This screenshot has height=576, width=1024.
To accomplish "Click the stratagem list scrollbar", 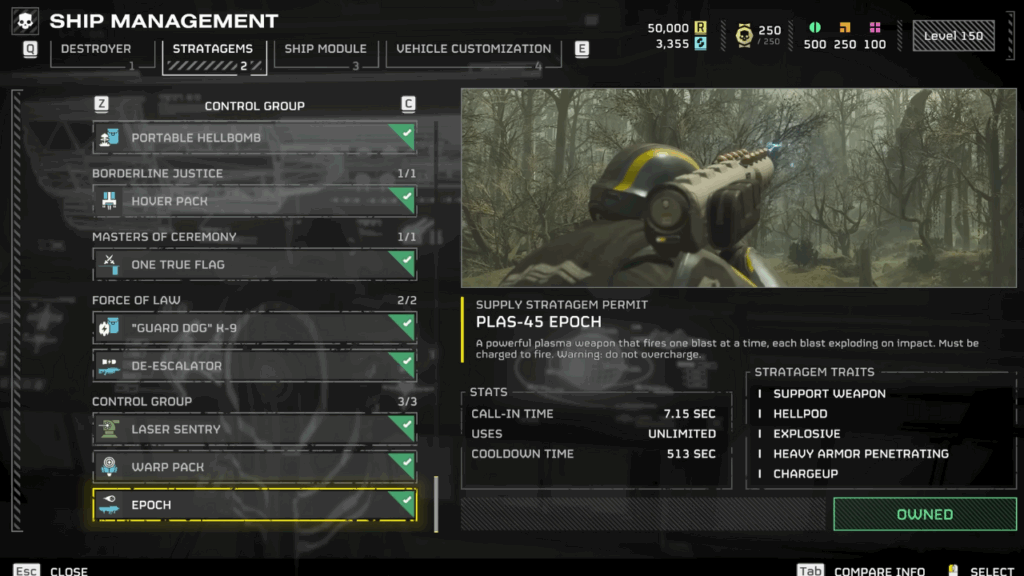I will [x=435, y=504].
